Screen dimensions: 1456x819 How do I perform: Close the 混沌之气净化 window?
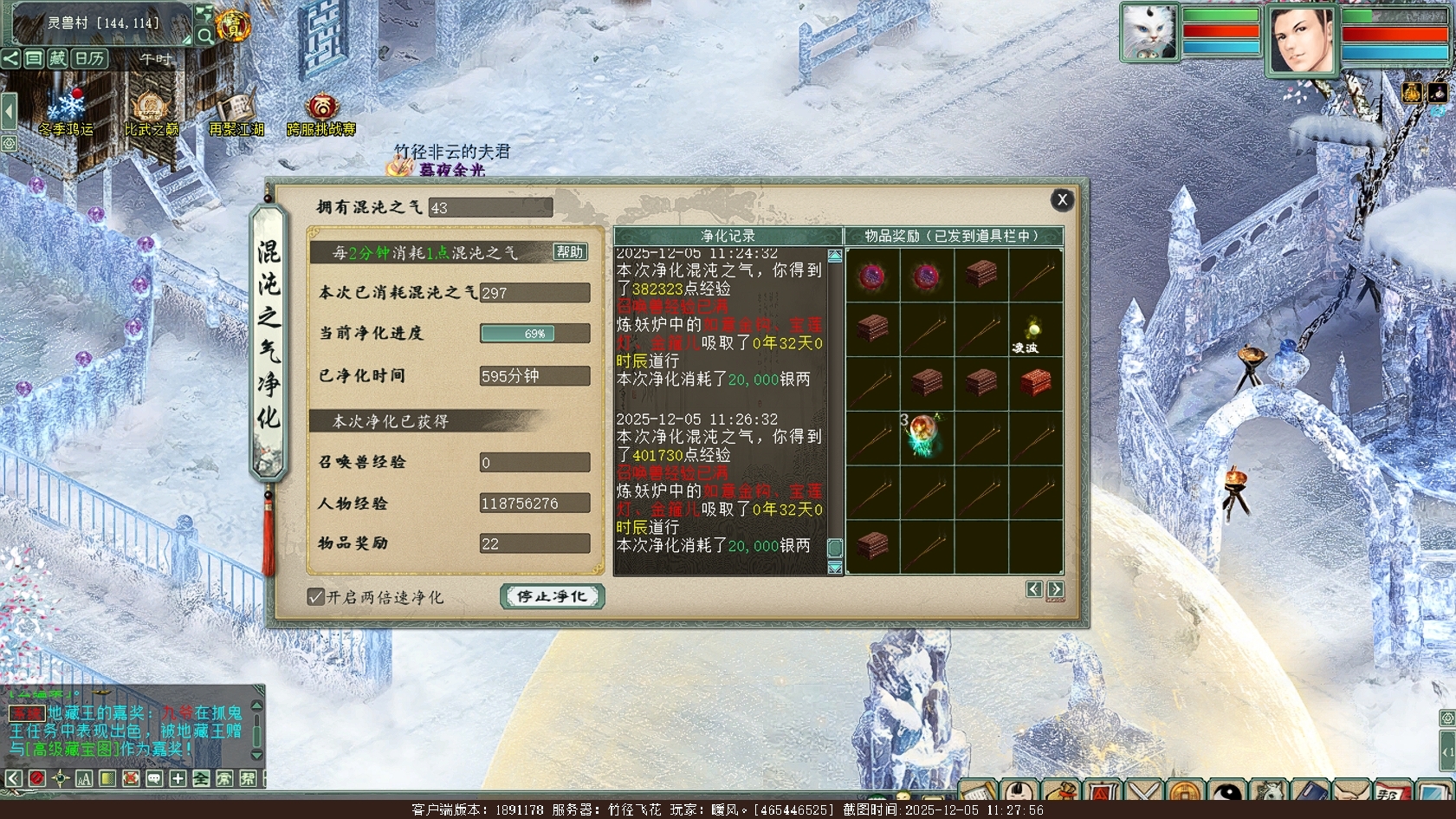point(1062,200)
